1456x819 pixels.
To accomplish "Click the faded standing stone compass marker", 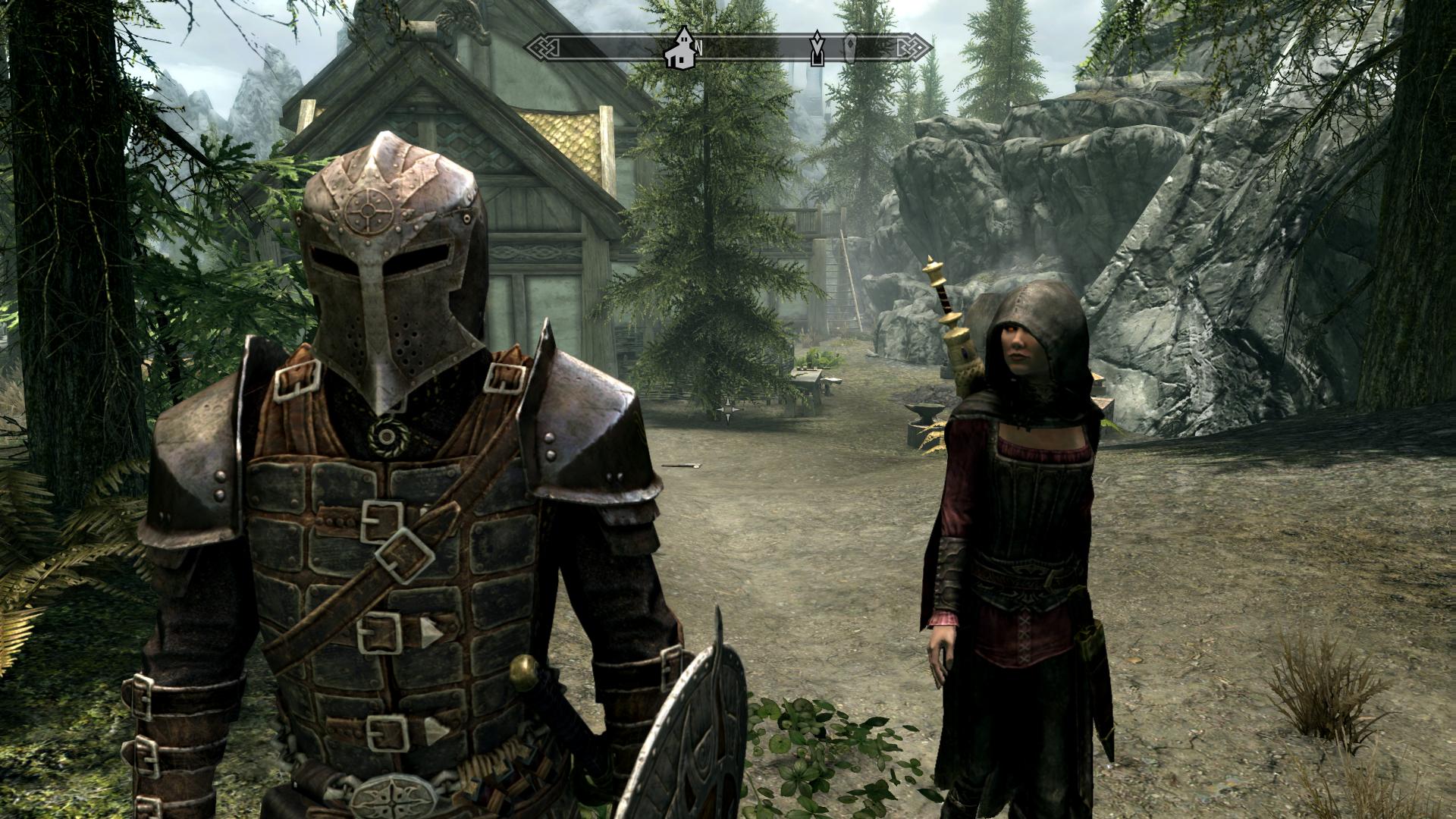I will pos(851,48).
